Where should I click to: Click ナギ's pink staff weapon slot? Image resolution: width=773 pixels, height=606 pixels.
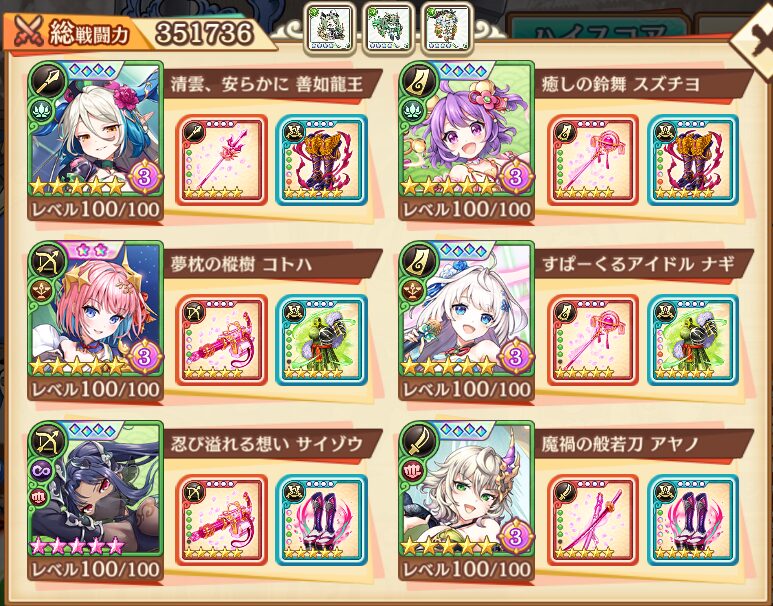(592, 339)
